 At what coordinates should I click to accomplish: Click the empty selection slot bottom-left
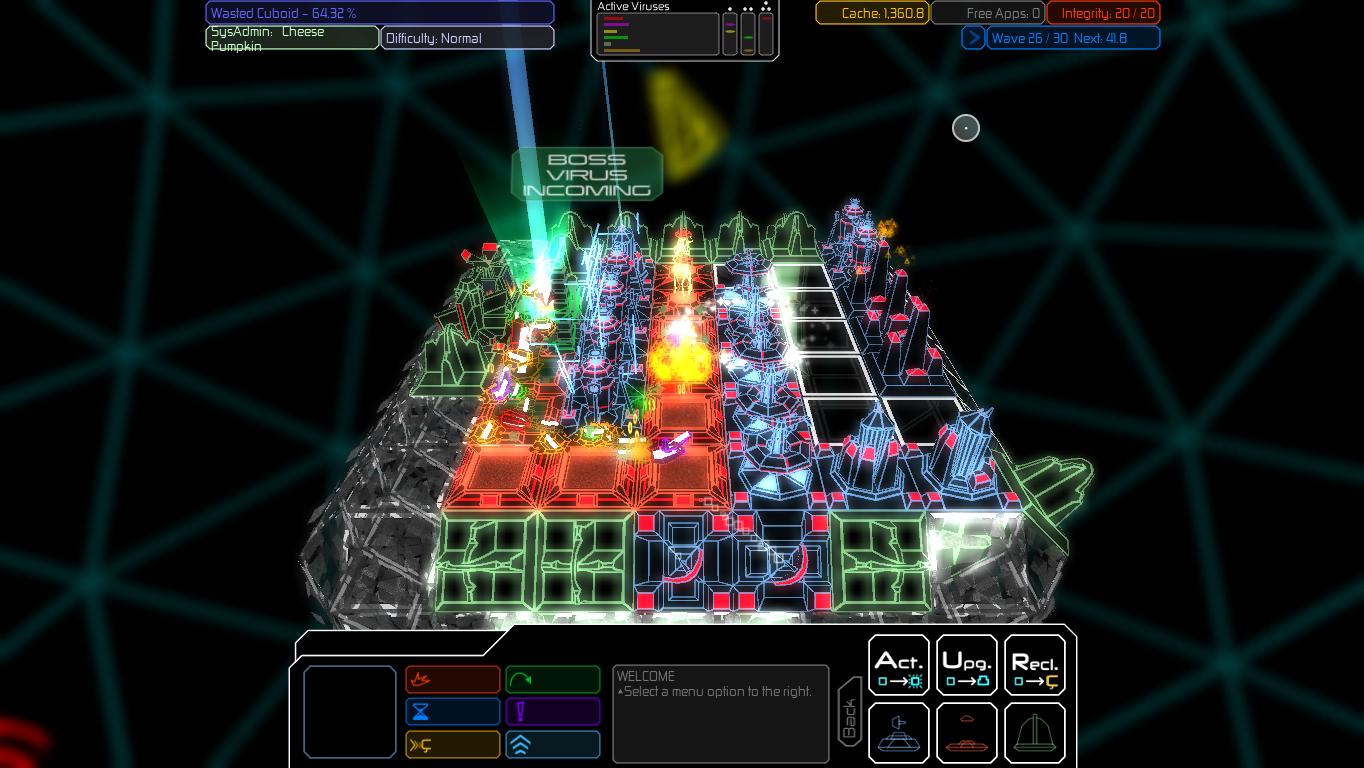point(350,712)
